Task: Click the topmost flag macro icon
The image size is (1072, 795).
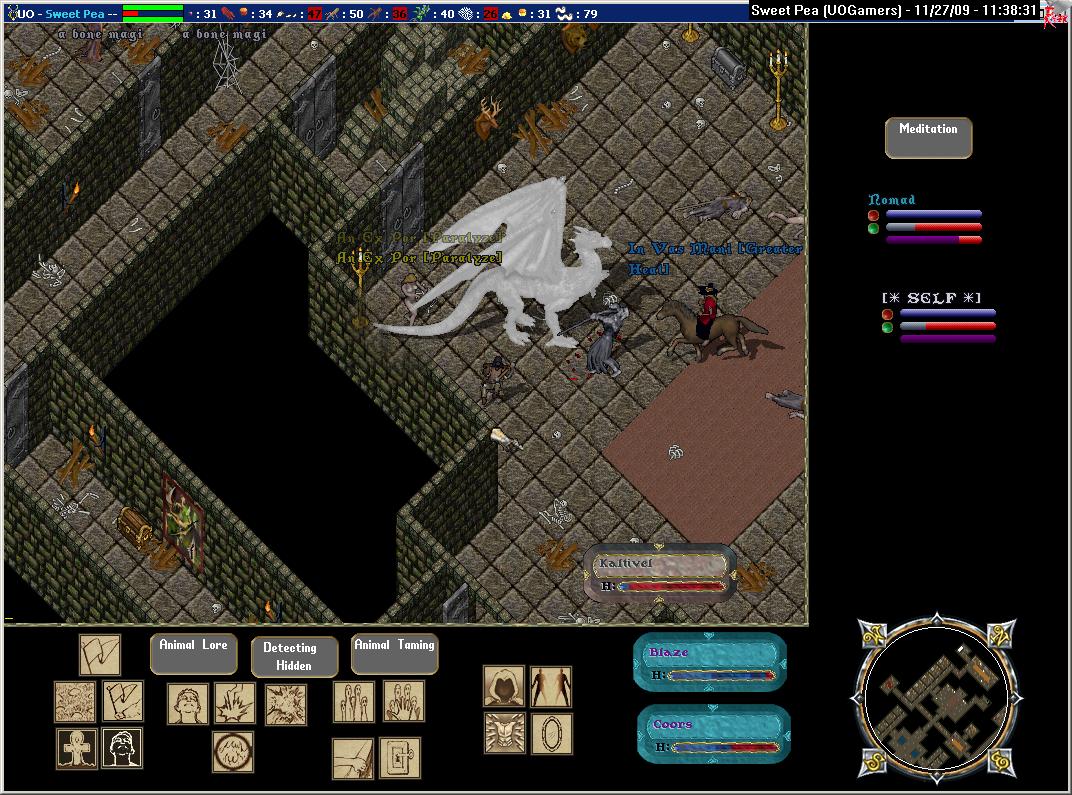Action: pyautogui.click(x=100, y=655)
